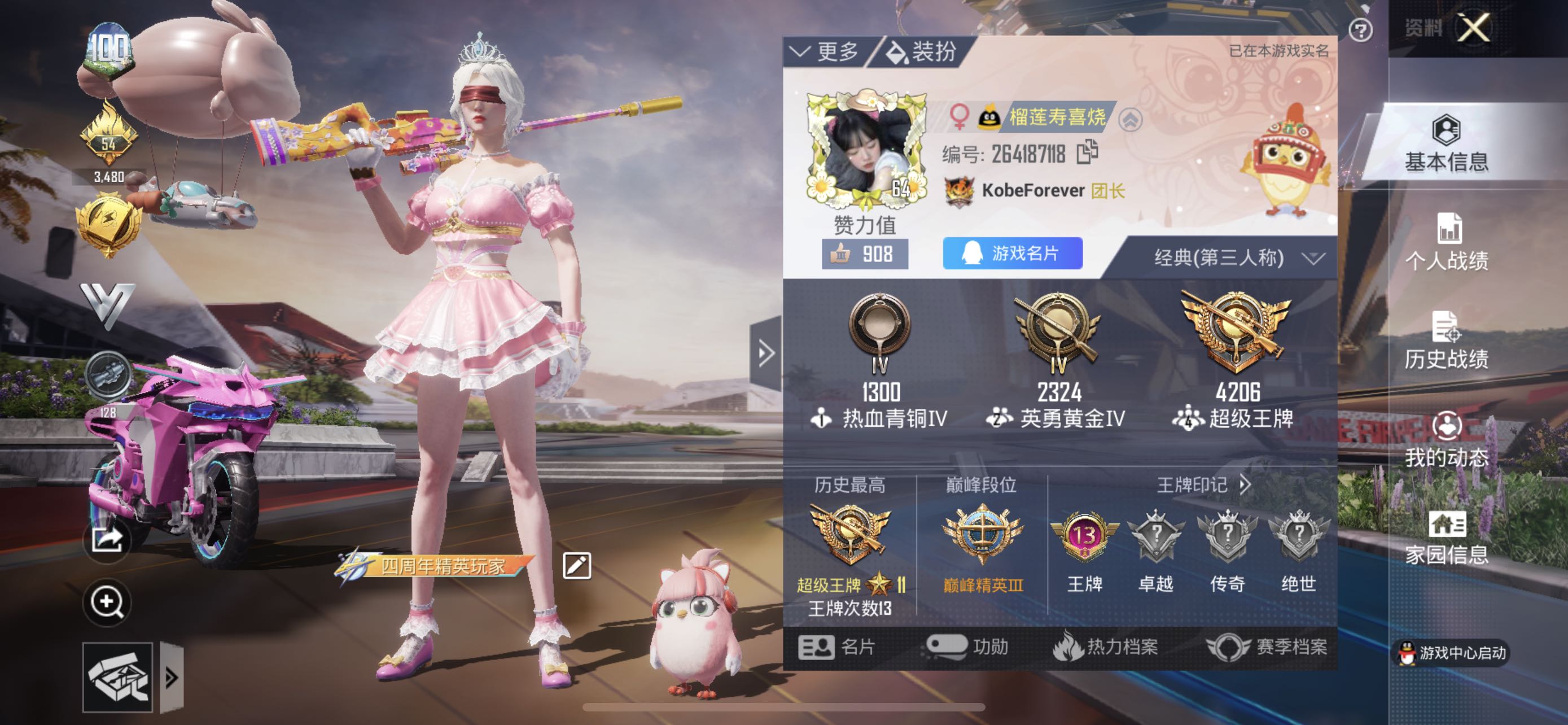Open the 装扮 outfit tab
Viewport: 1568px width, 725px height.
(922, 52)
